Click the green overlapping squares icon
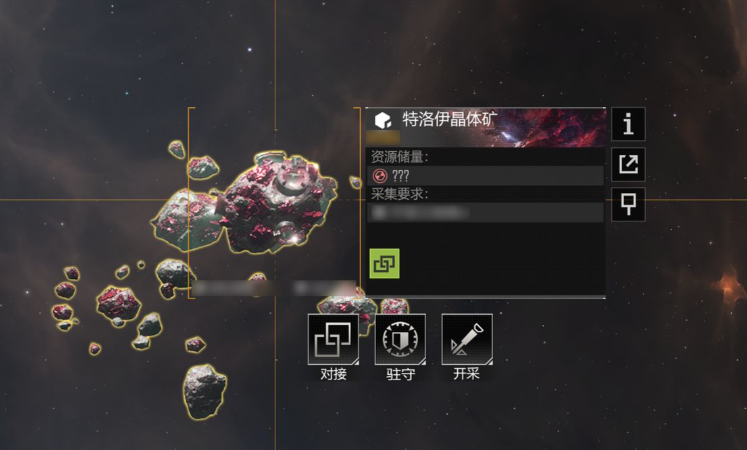747x450 pixels. pyautogui.click(x=384, y=263)
